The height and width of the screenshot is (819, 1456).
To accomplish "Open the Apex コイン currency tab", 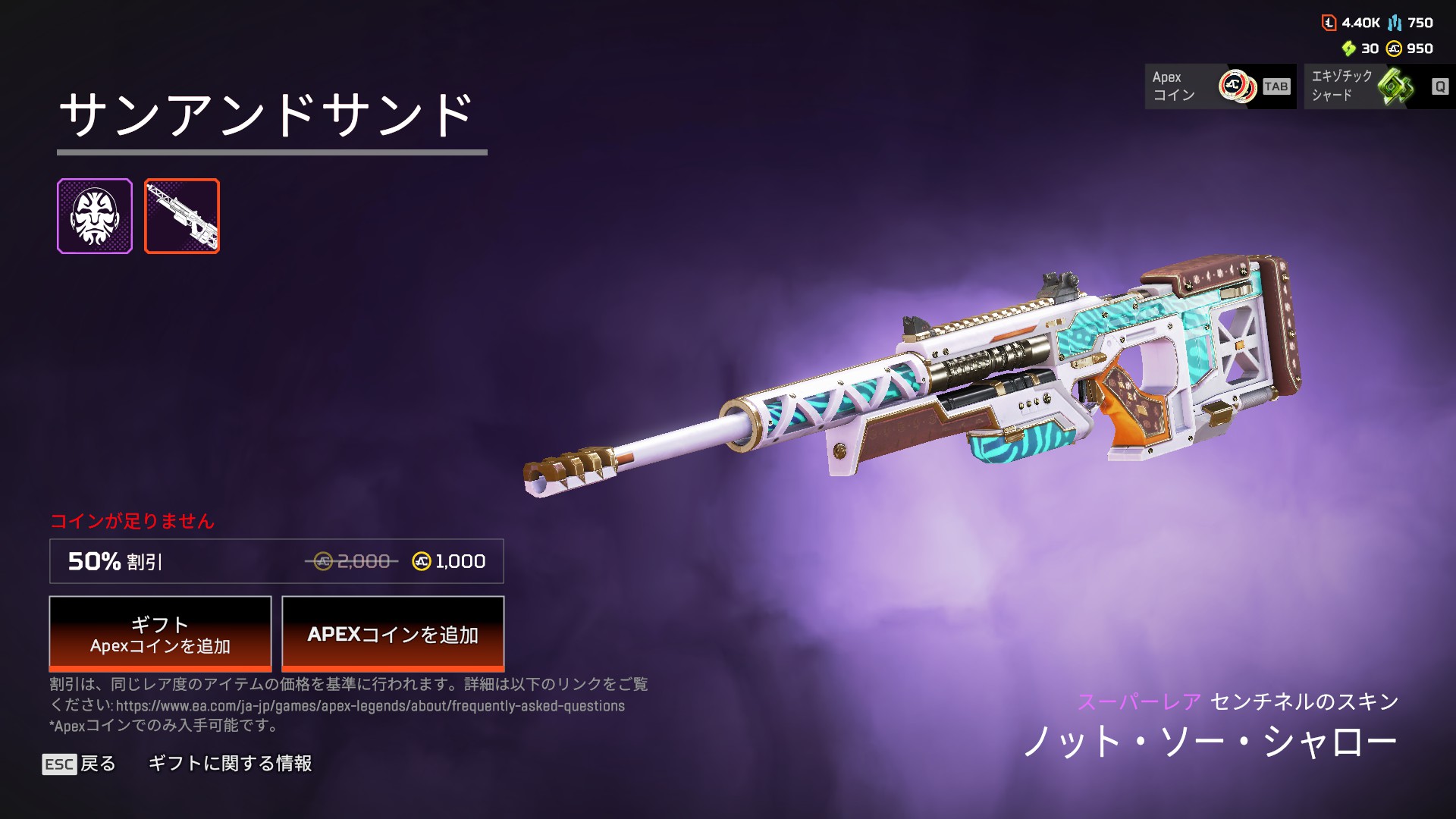I will [x=1219, y=86].
